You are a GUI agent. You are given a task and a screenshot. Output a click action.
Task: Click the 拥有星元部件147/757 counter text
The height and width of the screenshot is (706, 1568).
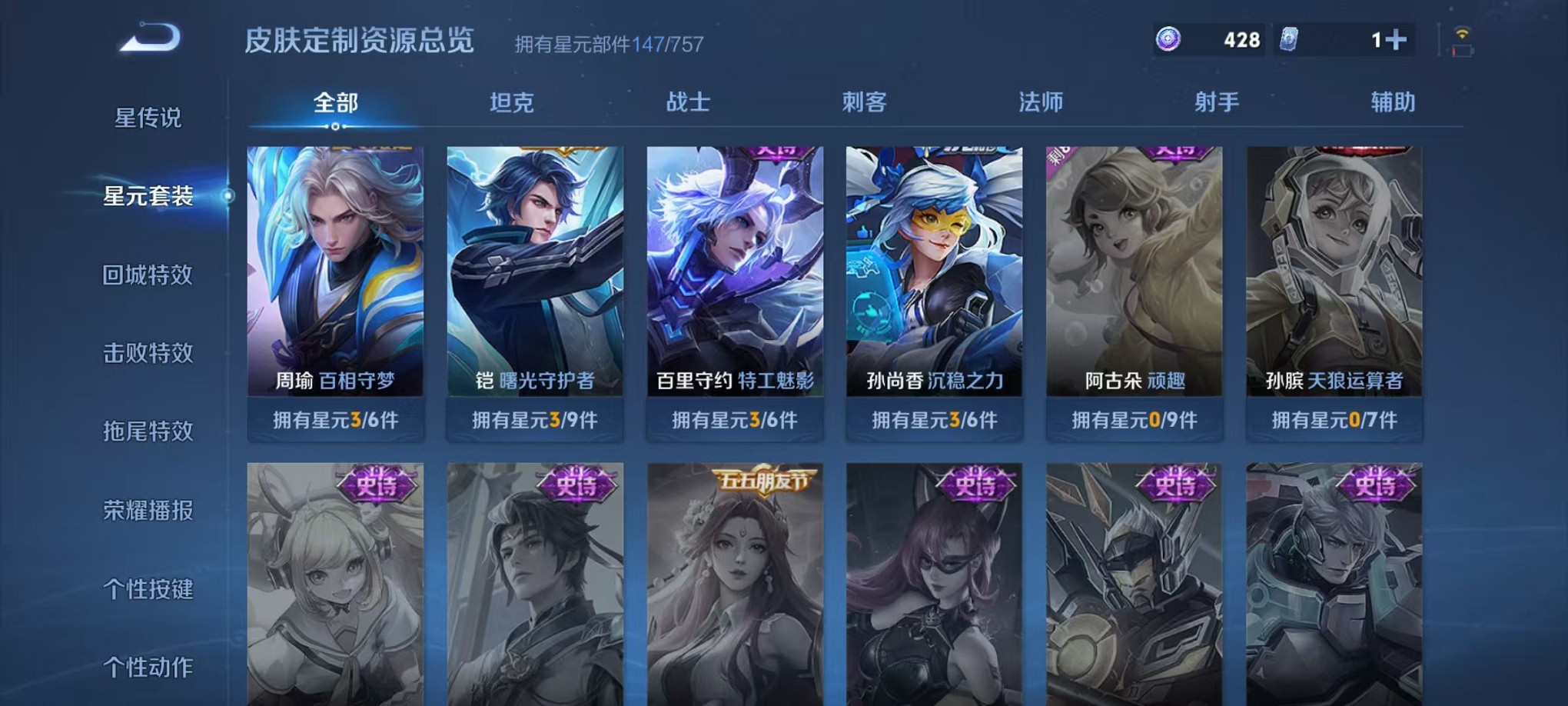[607, 45]
